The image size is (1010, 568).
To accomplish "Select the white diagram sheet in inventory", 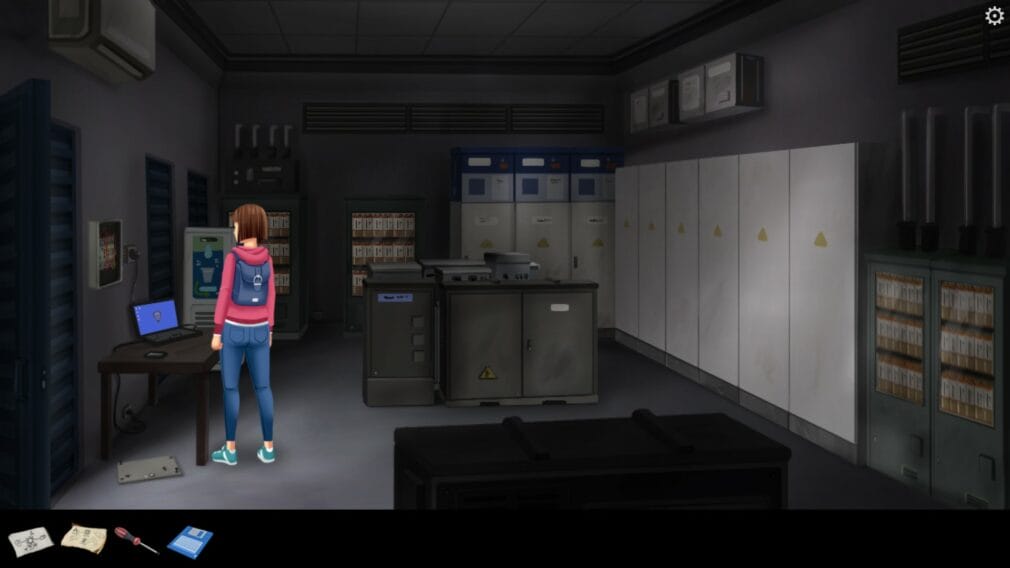I will [x=31, y=541].
